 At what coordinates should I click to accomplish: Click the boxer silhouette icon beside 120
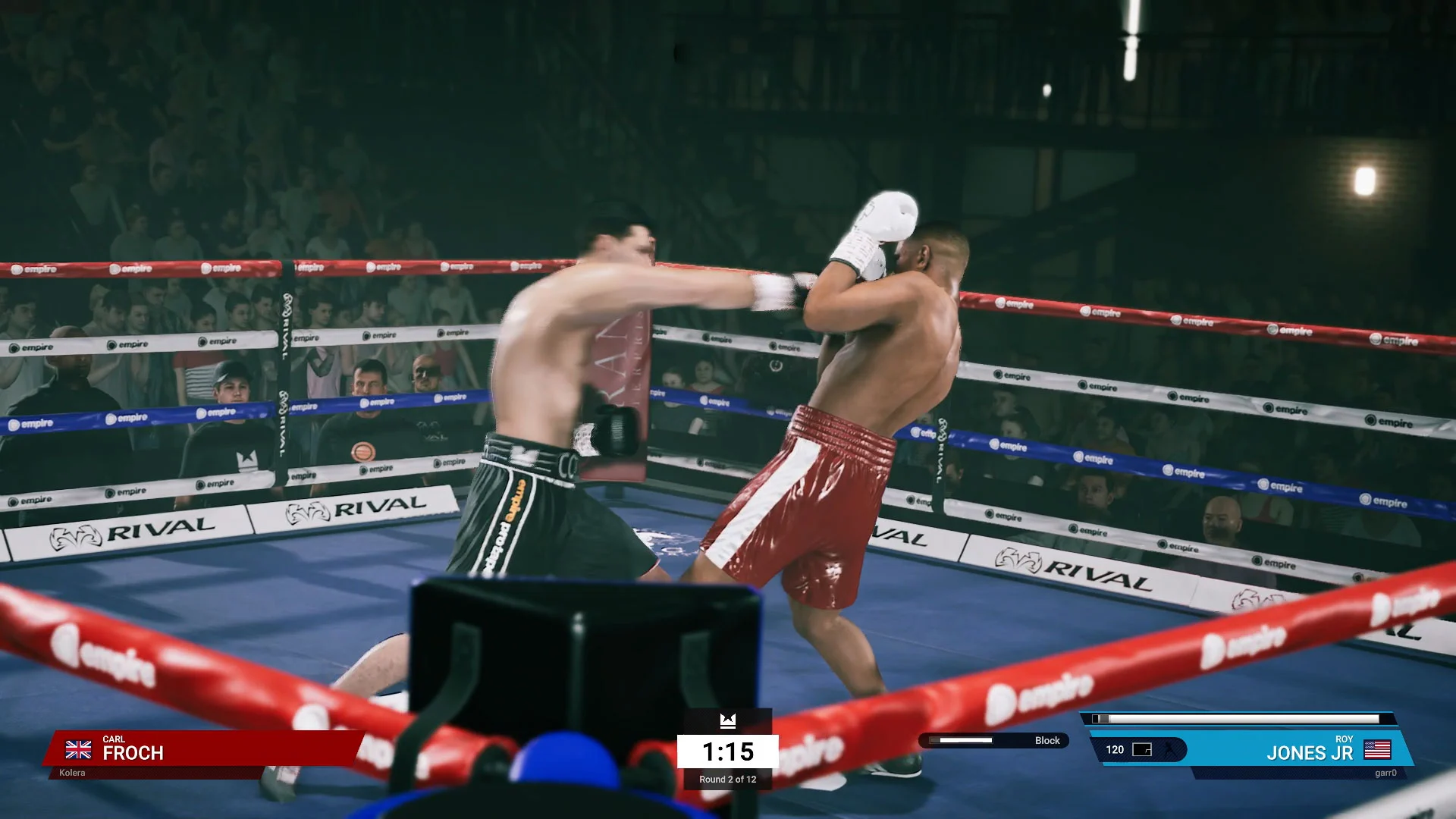(1170, 750)
